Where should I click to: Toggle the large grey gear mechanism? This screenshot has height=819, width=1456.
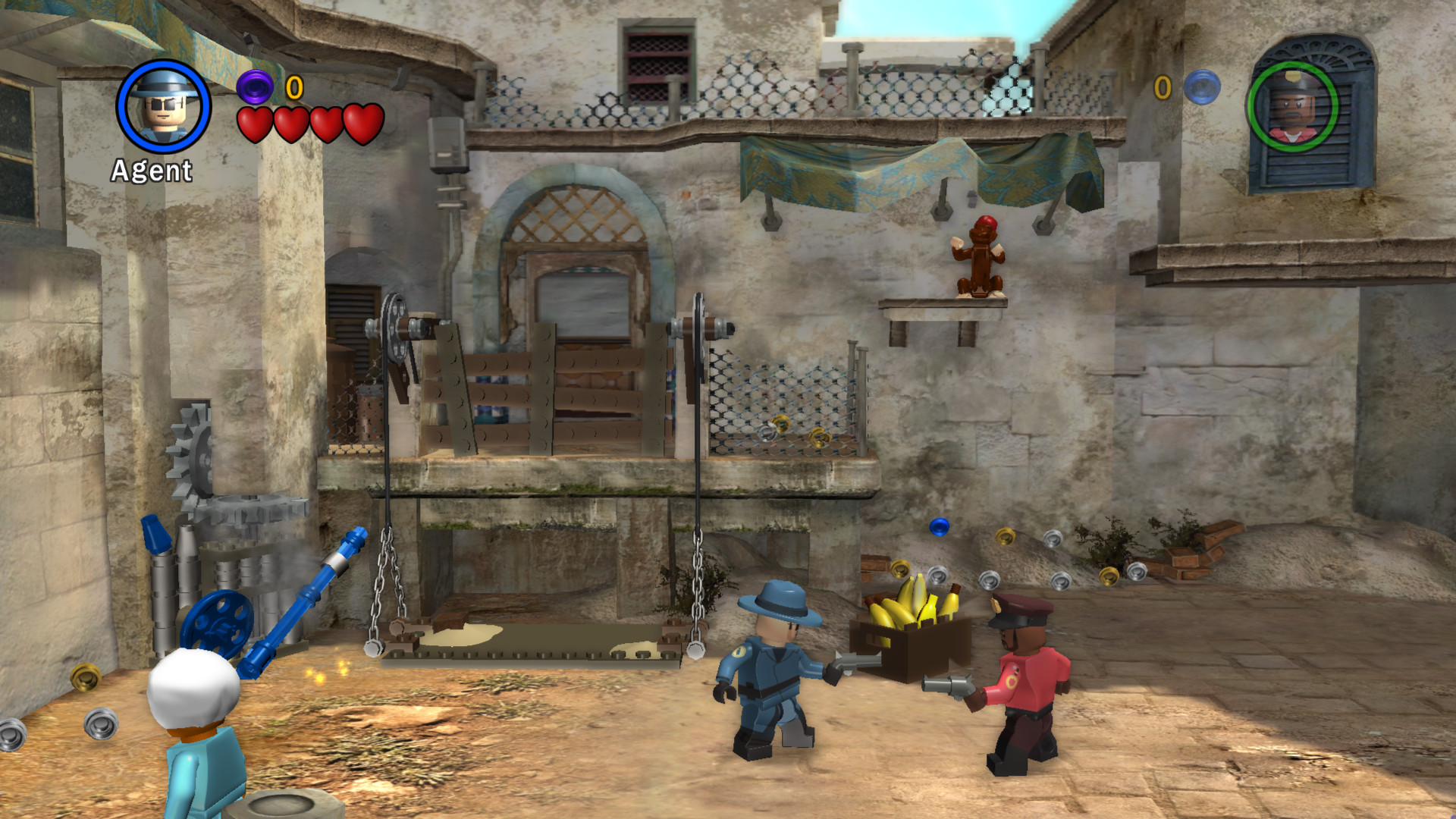pyautogui.click(x=199, y=455)
